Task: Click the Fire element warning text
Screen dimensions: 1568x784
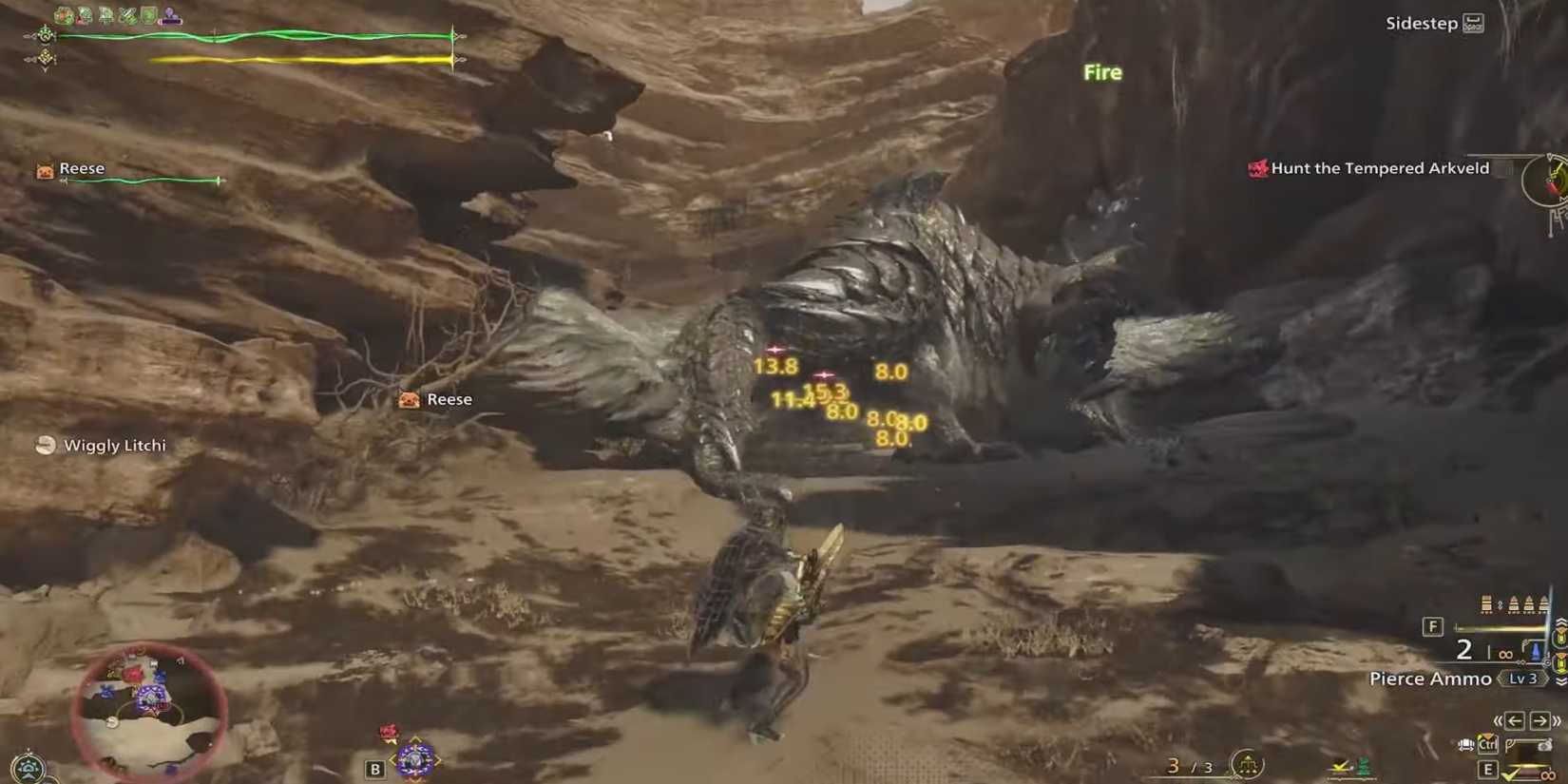Action: click(1101, 72)
